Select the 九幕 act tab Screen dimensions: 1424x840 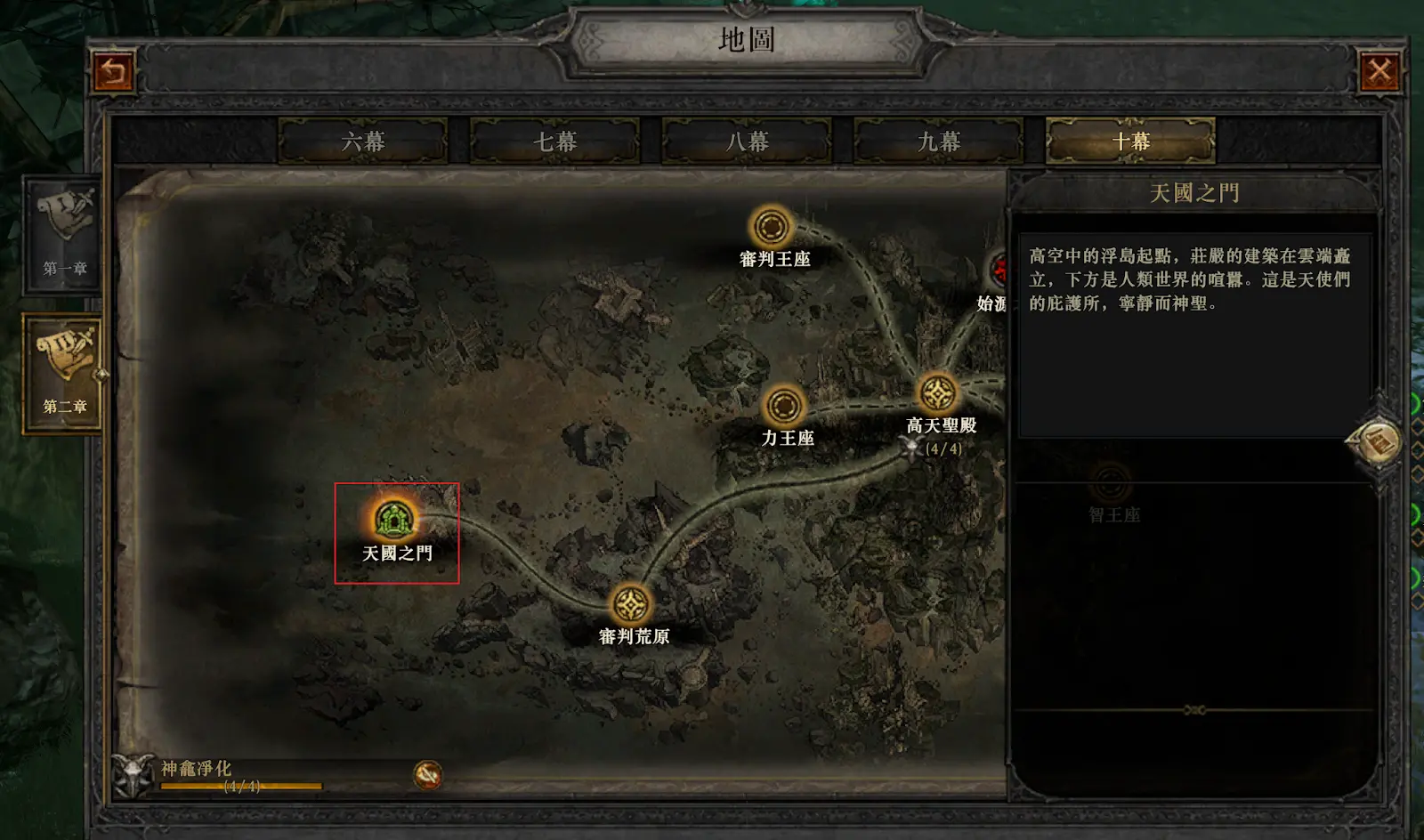point(938,141)
